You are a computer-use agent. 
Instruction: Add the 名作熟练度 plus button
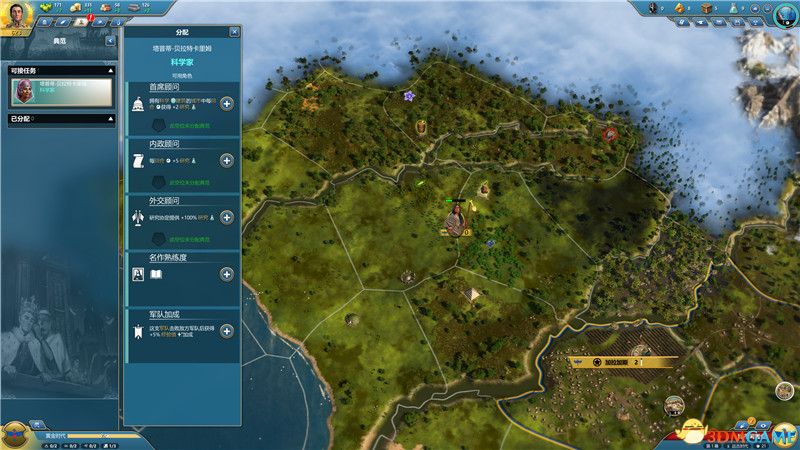click(227, 274)
